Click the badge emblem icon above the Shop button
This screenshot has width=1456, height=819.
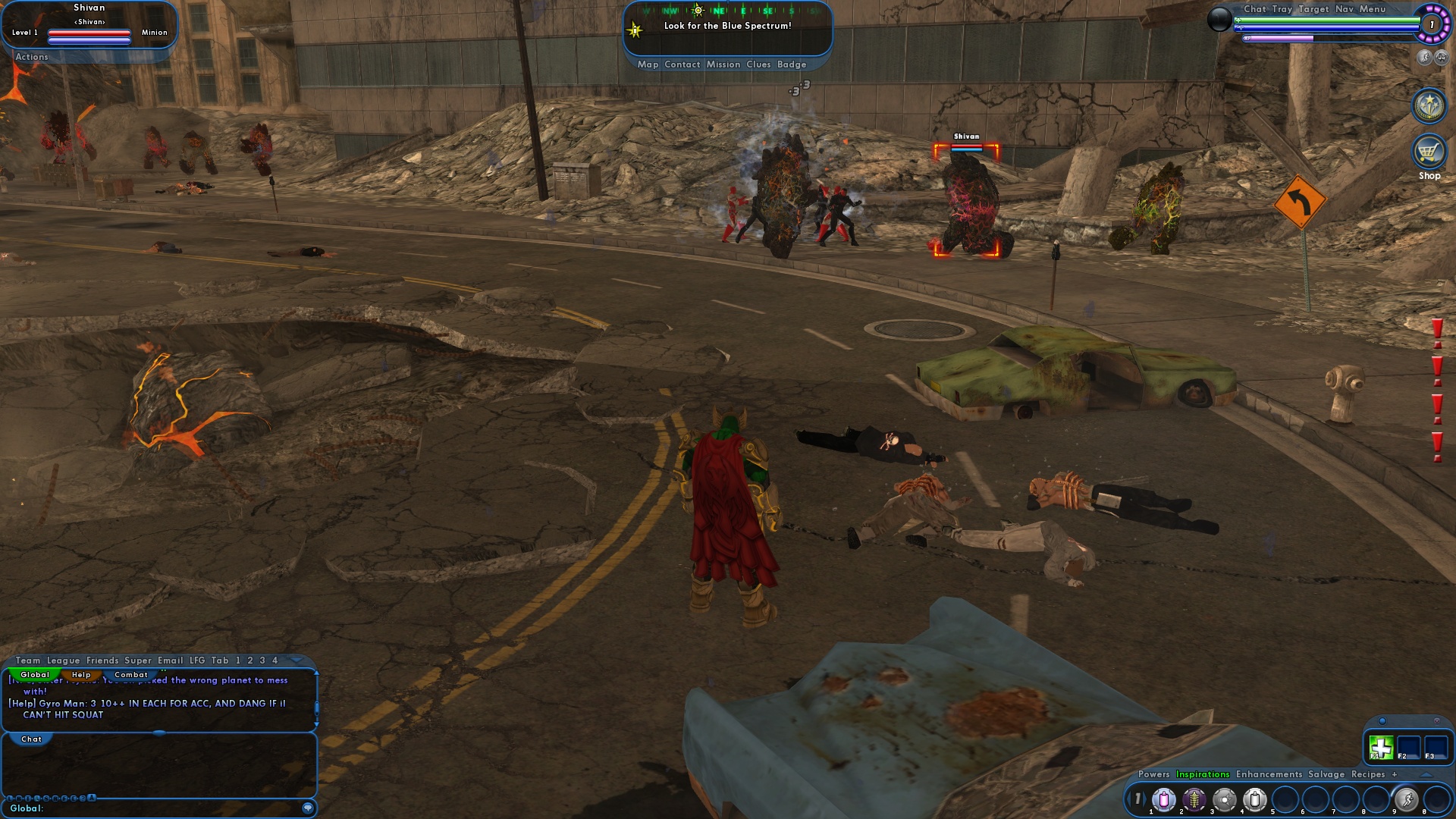(1428, 106)
